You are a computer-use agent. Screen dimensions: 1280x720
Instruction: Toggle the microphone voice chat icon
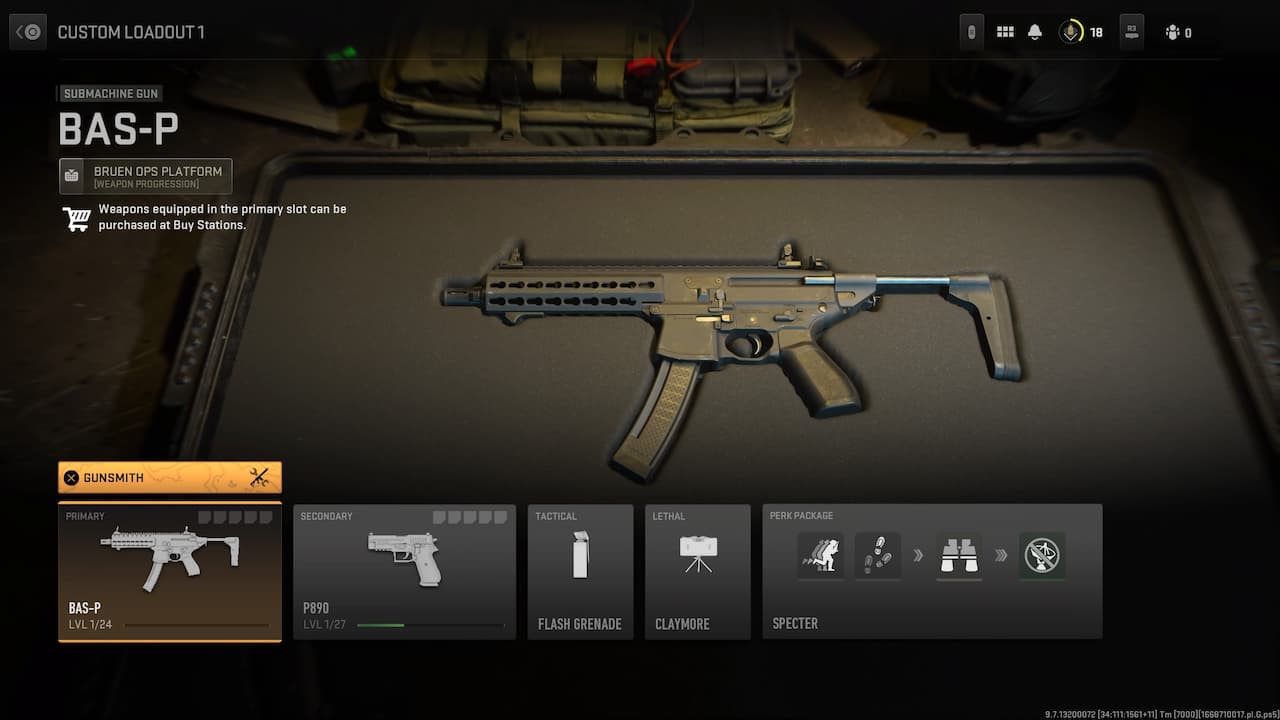click(x=1071, y=32)
